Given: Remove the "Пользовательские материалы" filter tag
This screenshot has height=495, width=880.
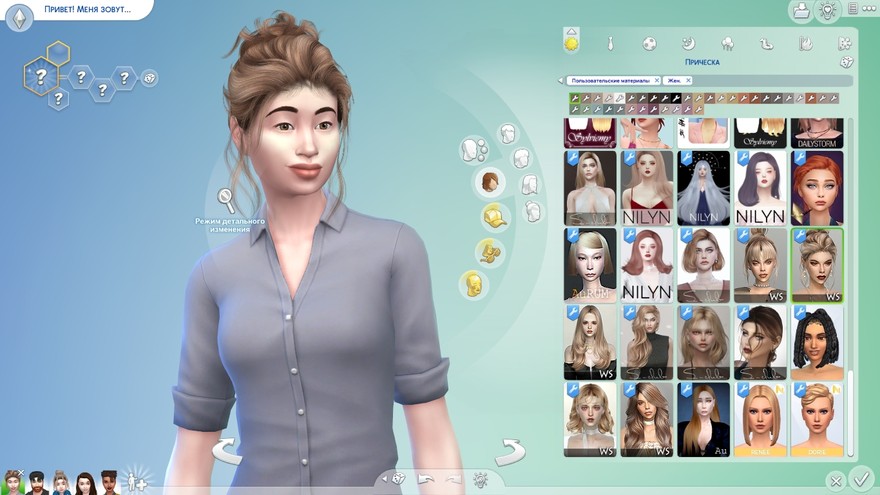Looking at the screenshot, I should (x=656, y=80).
